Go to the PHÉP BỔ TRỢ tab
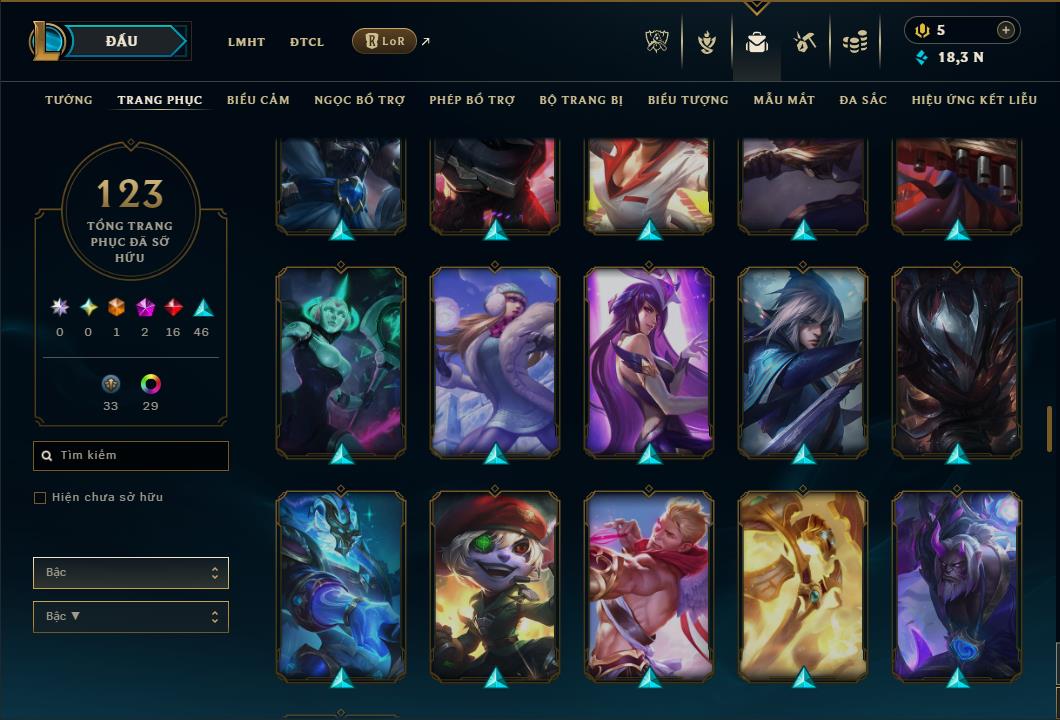 tap(472, 100)
